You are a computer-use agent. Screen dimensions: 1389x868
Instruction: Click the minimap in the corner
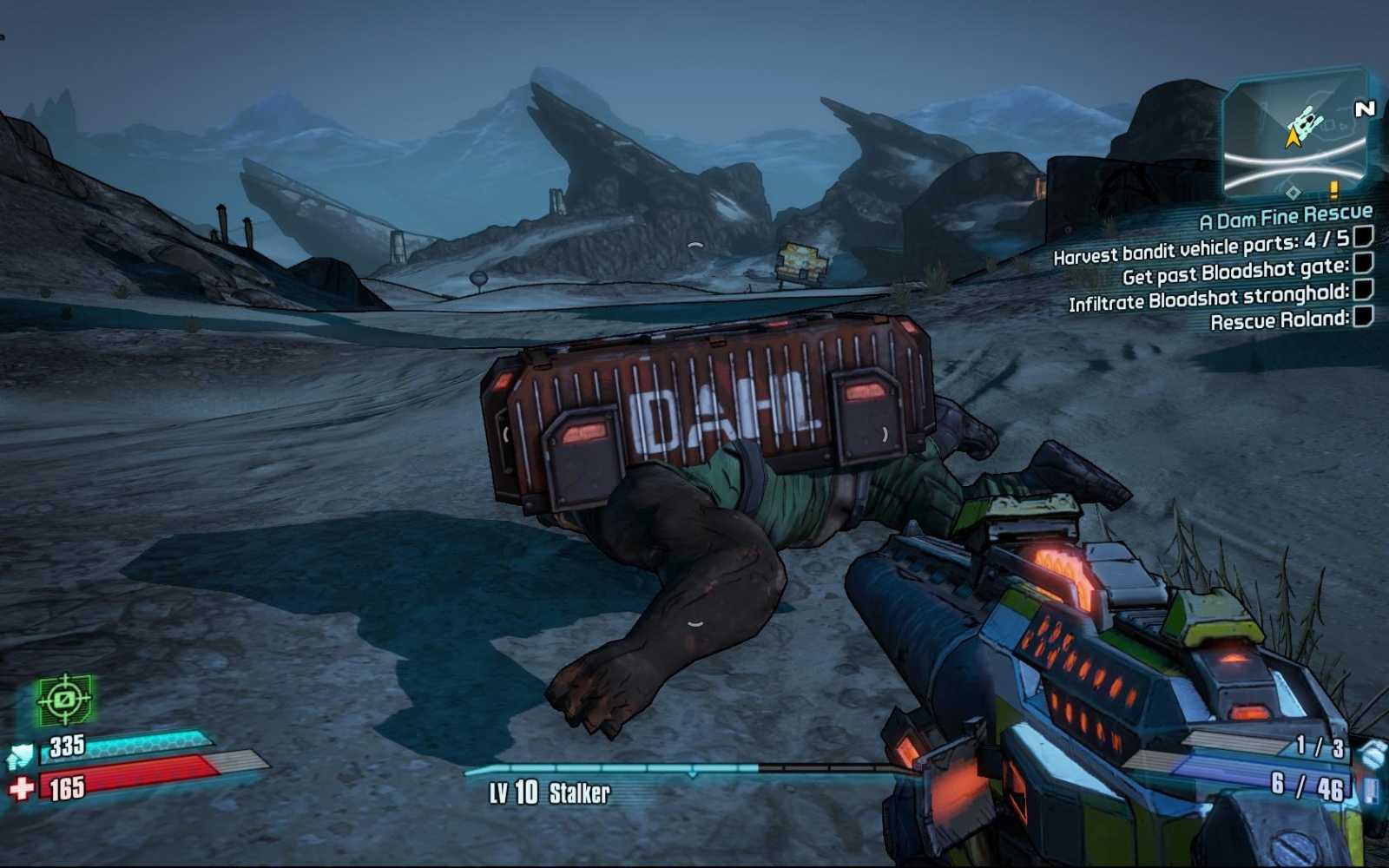(x=1294, y=135)
